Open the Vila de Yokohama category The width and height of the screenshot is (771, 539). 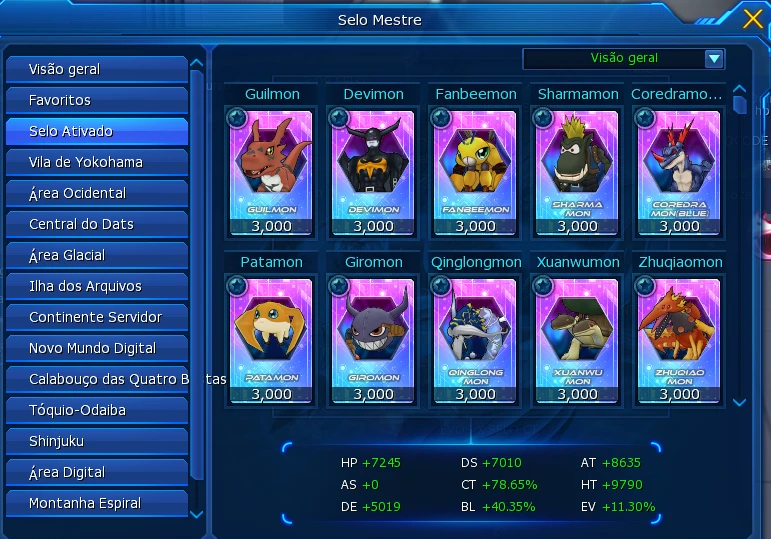(x=96, y=162)
